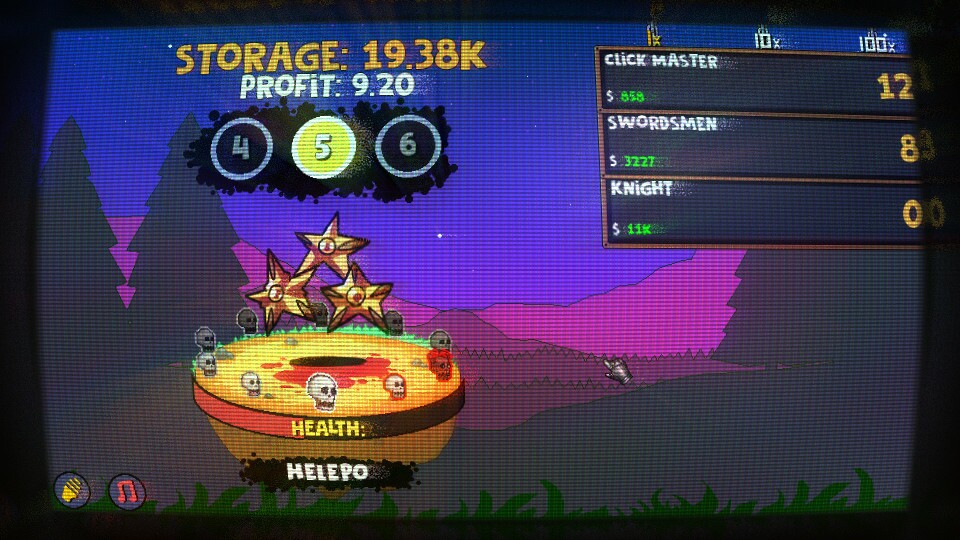Go back to stage 4
The width and height of the screenshot is (960, 540).
click(240, 147)
